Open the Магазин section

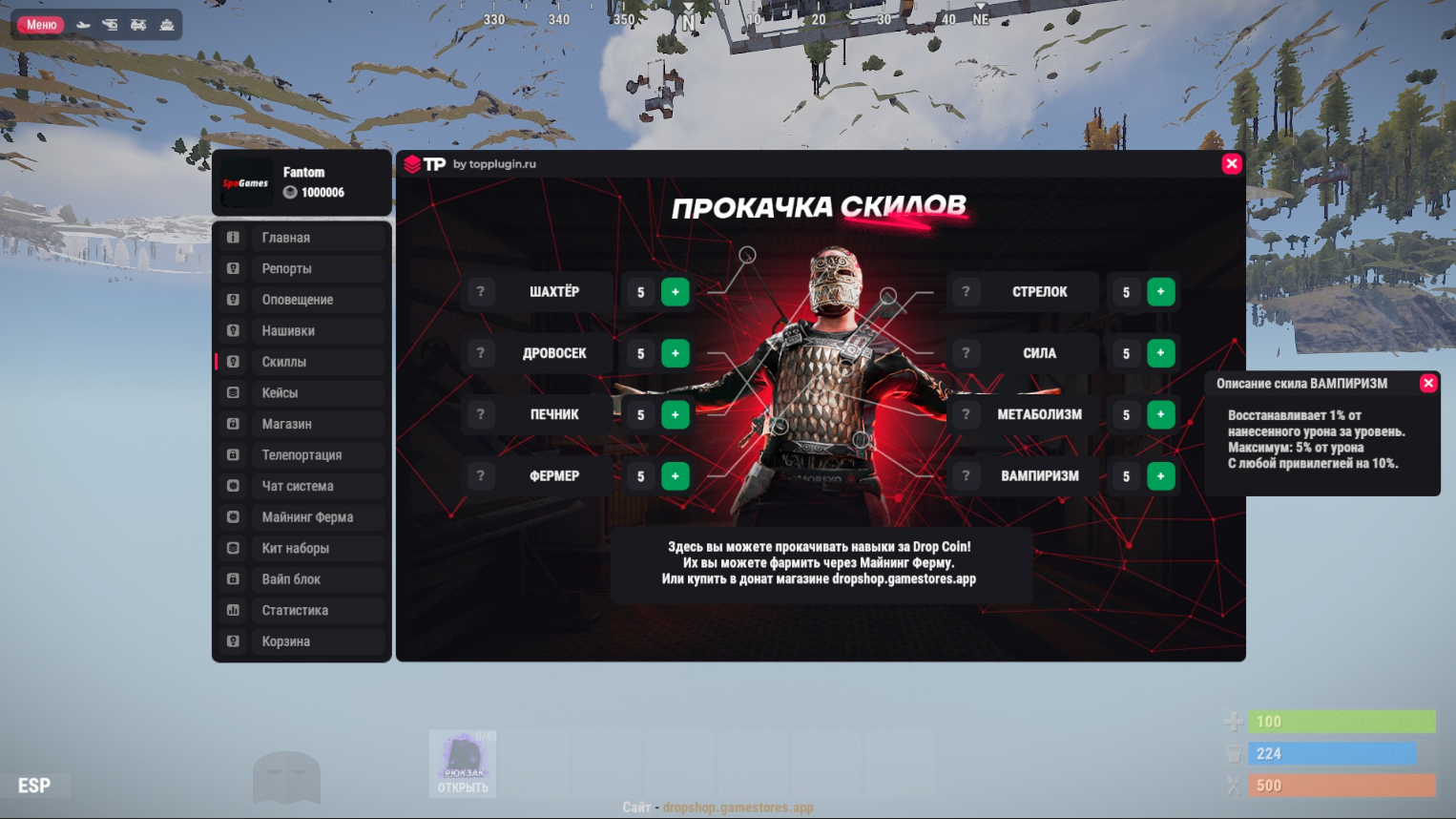pos(302,424)
